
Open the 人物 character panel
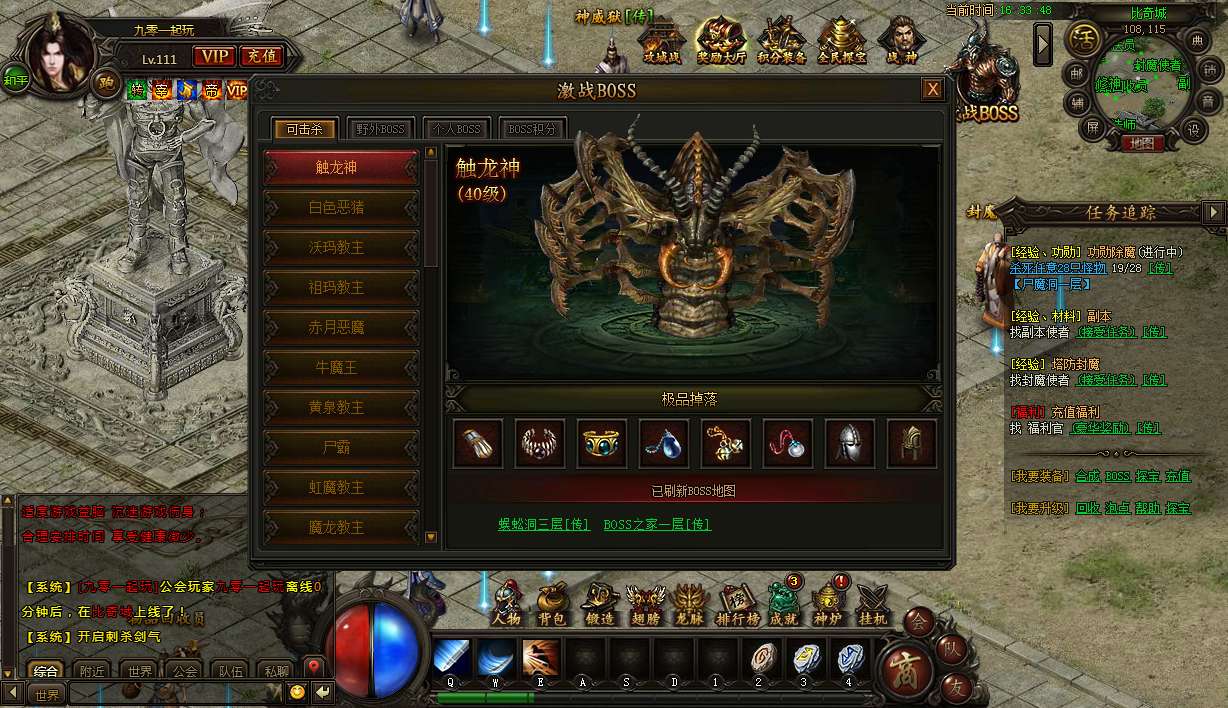506,602
